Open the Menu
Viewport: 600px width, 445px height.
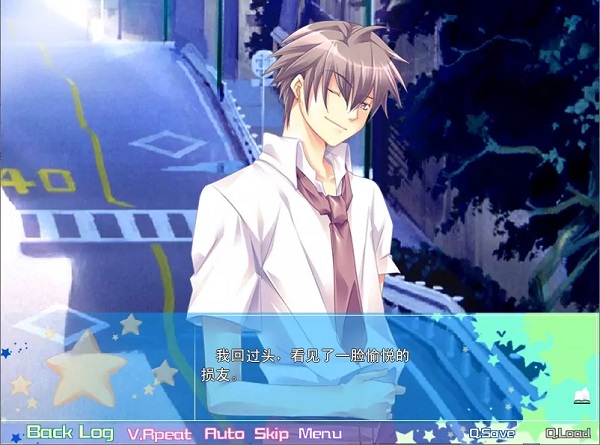coord(320,434)
